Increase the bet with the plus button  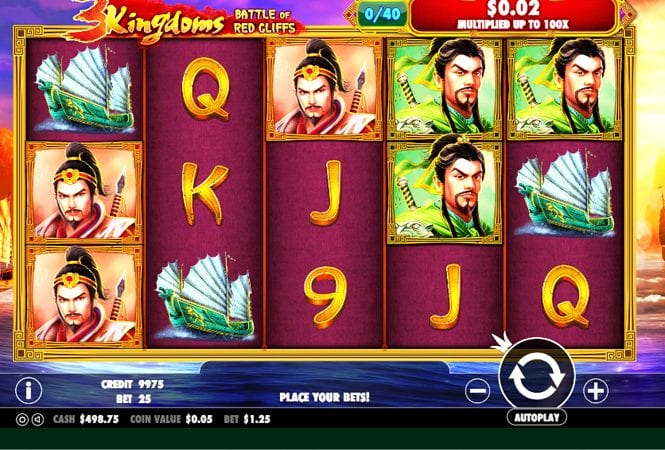(x=596, y=390)
